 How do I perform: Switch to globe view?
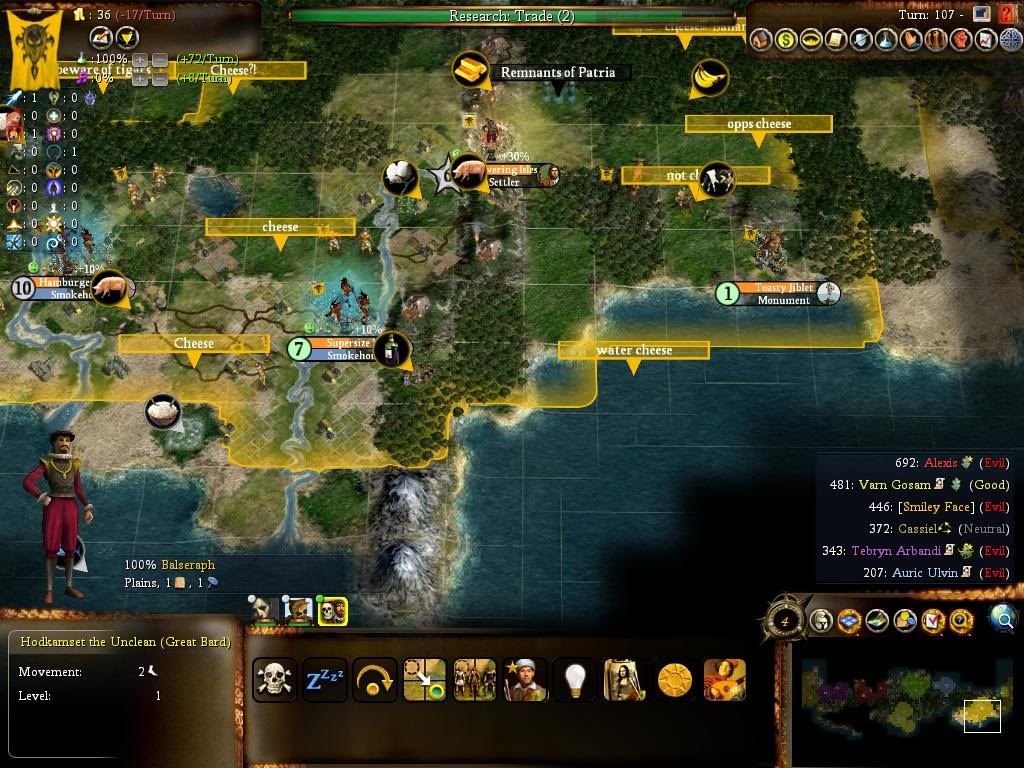(x=1003, y=620)
